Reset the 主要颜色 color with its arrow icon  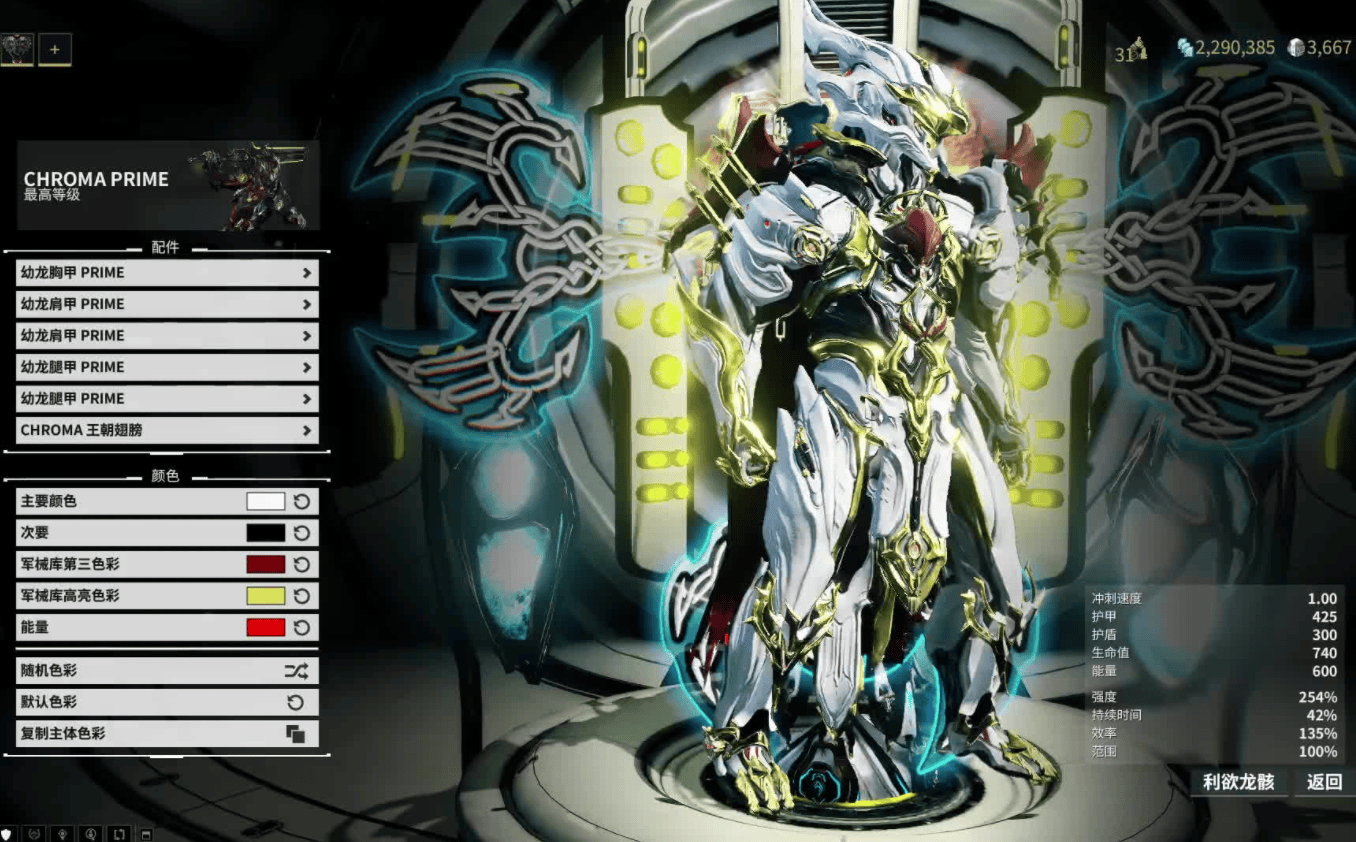point(301,502)
